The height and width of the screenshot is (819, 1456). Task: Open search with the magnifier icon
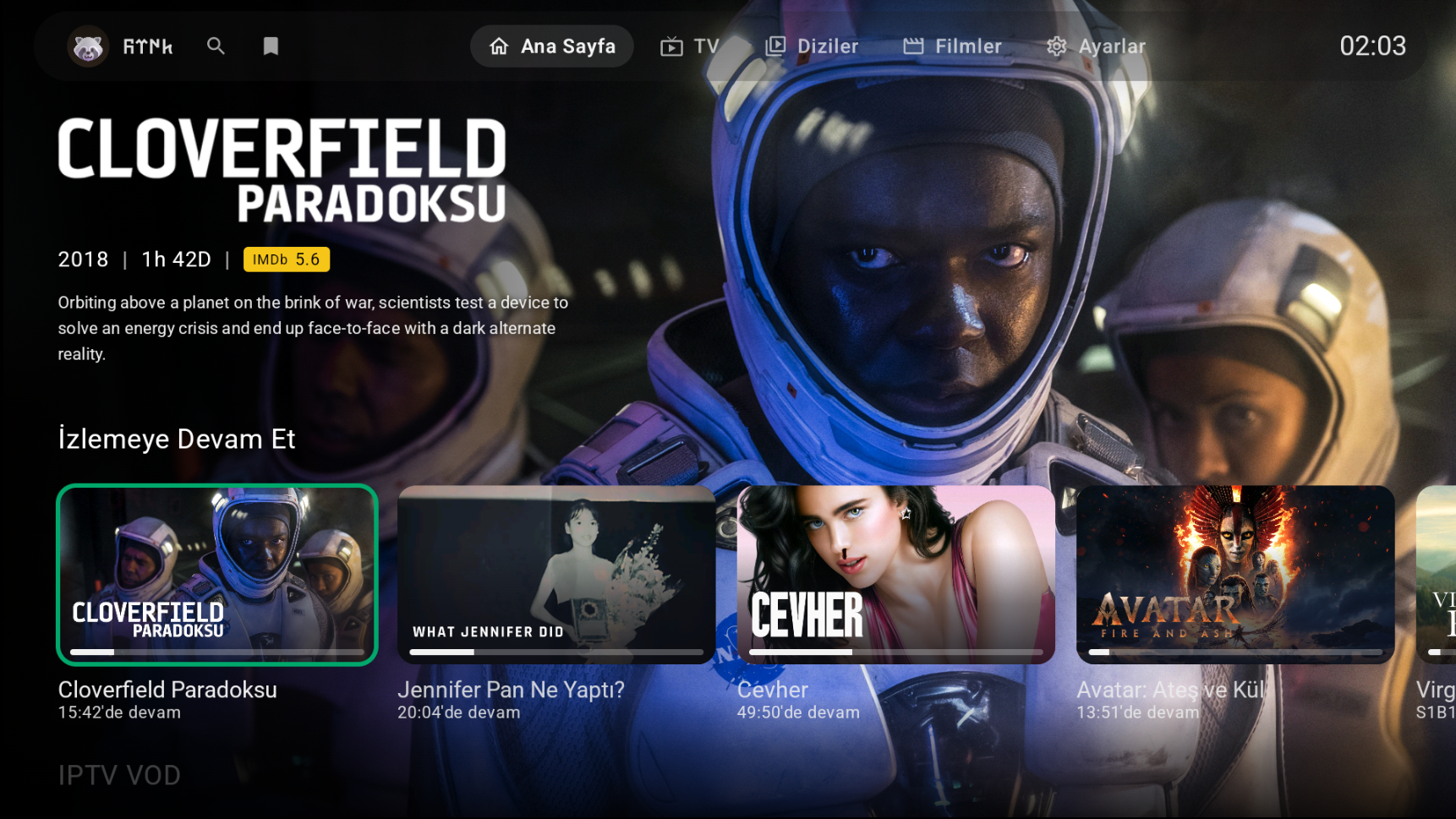(x=216, y=46)
